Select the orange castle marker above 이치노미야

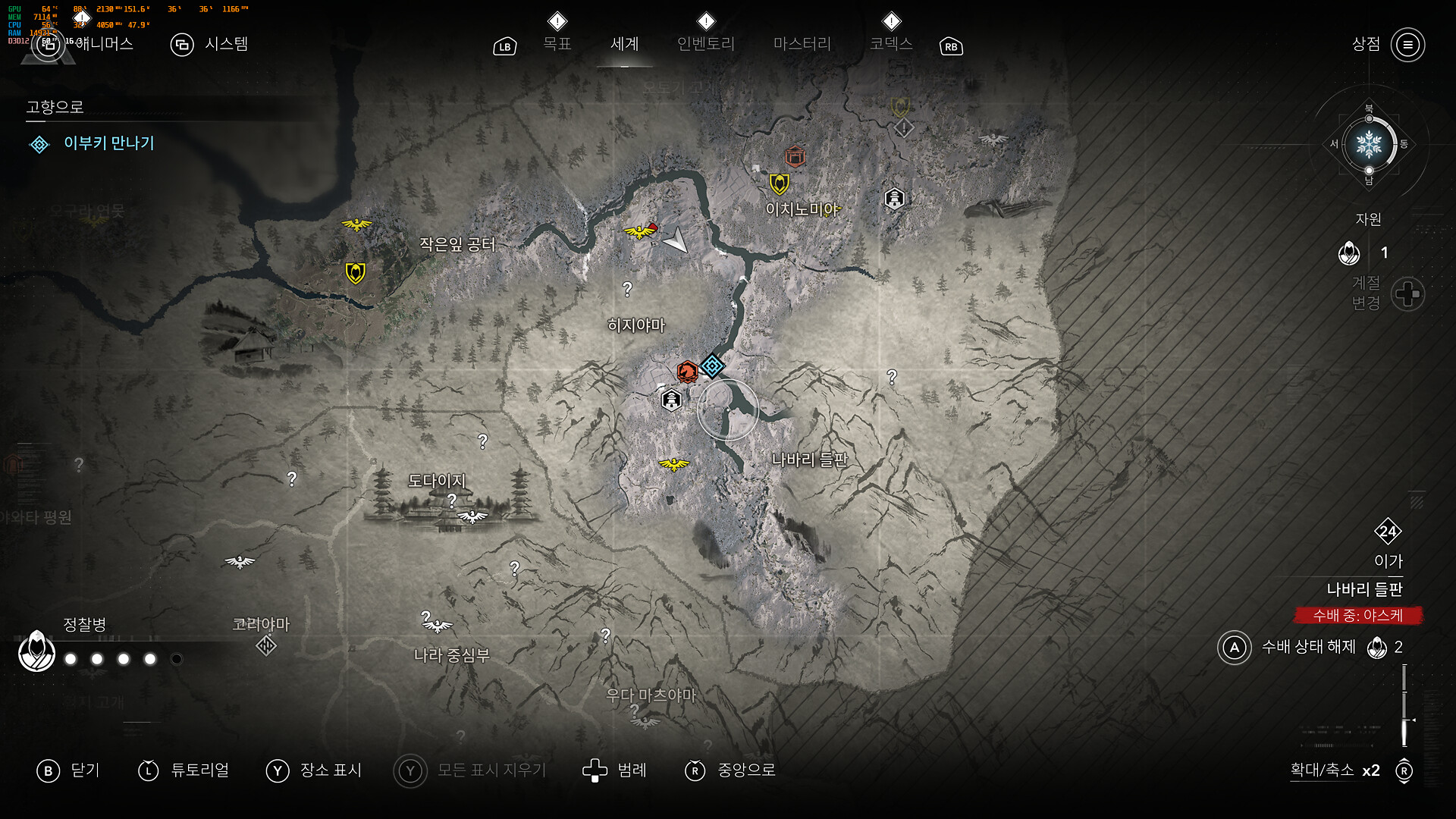point(795,156)
